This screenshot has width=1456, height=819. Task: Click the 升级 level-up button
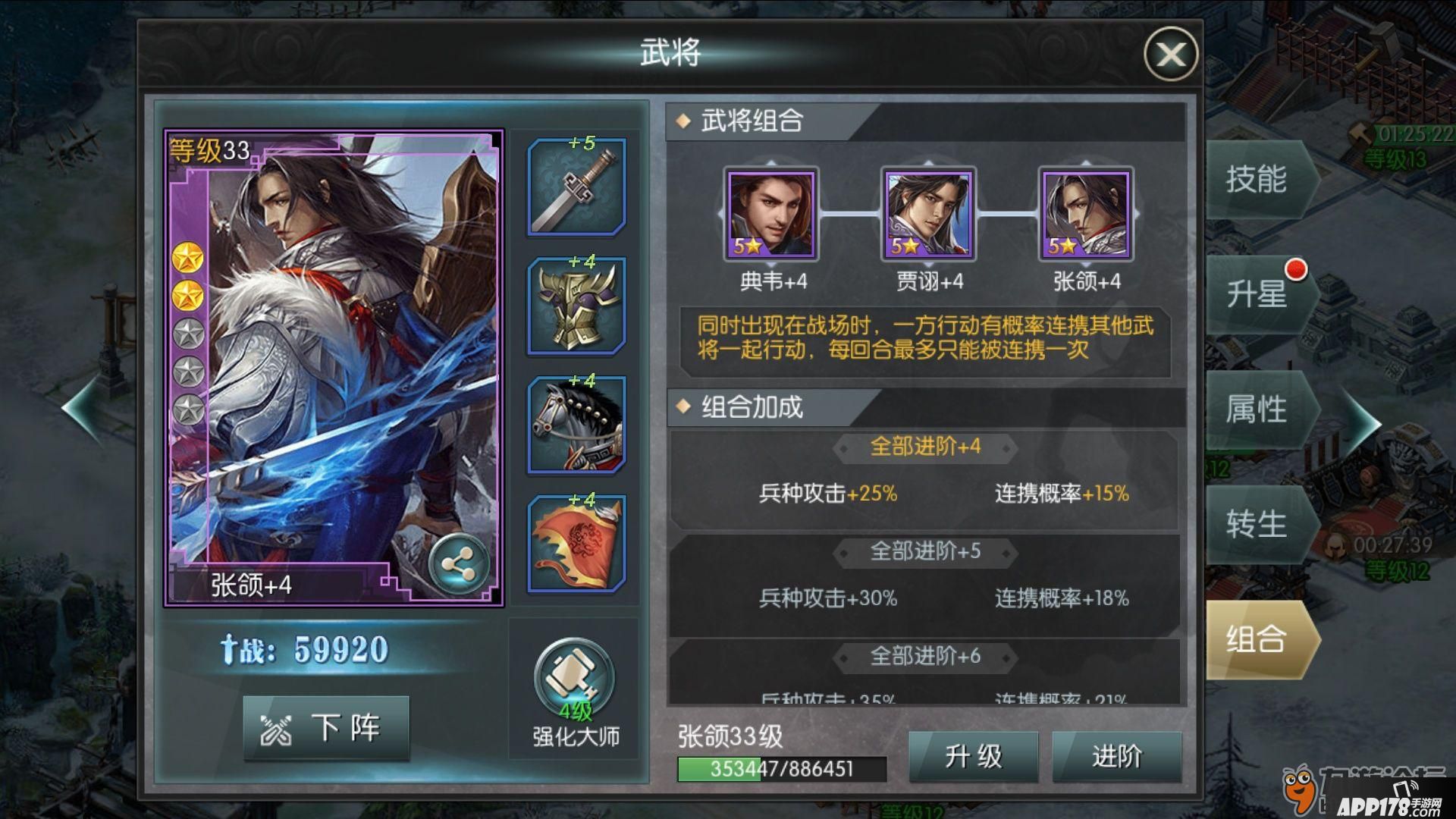click(x=973, y=756)
